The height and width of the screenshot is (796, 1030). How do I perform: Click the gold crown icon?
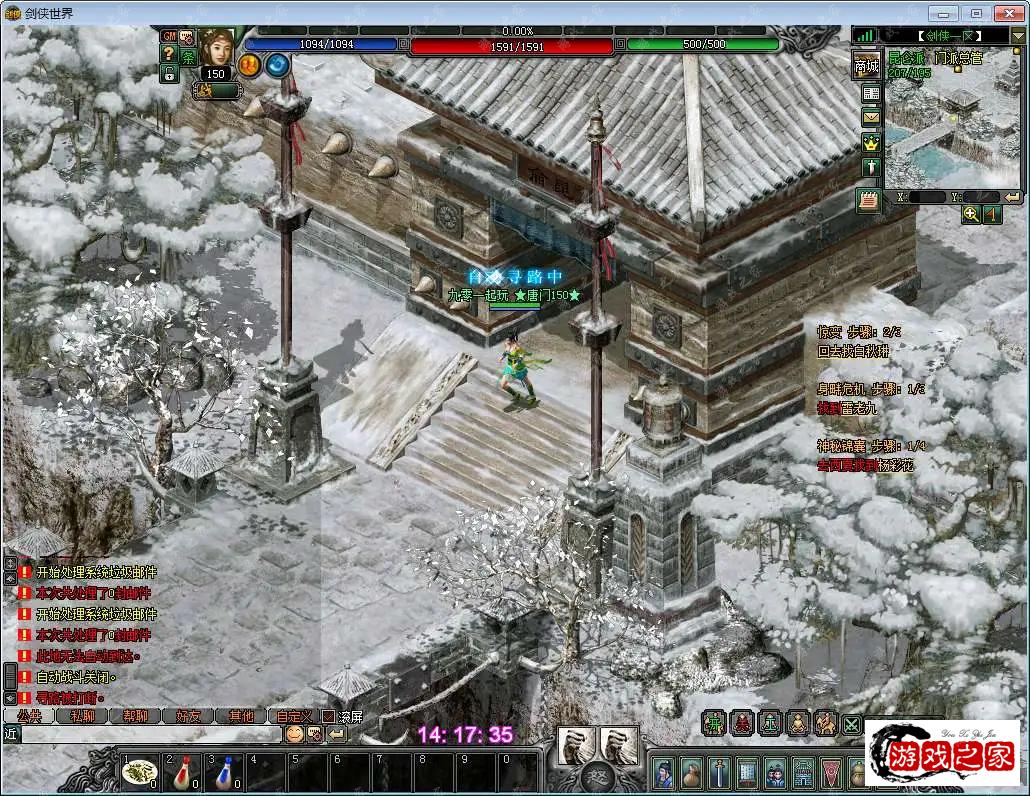(870, 143)
